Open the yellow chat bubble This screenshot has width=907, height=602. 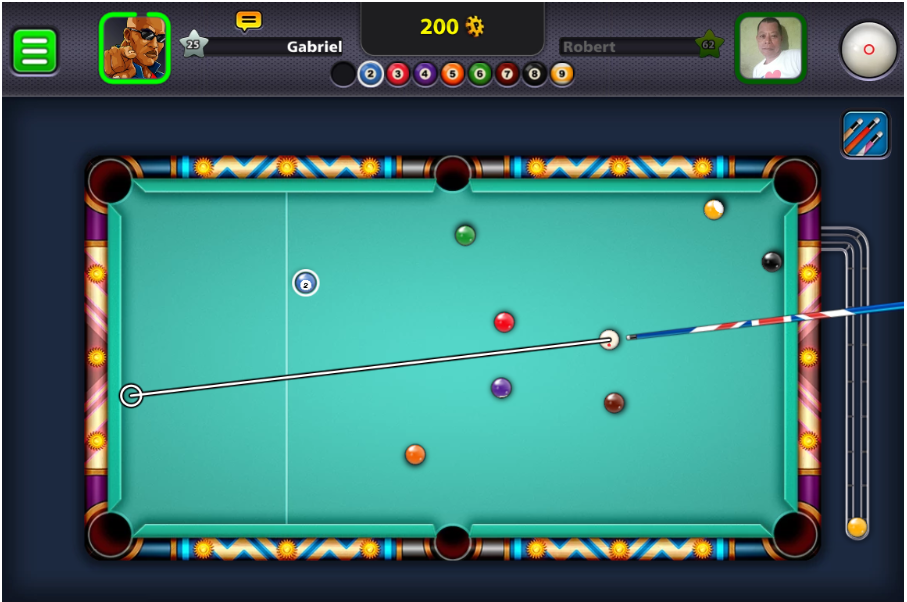click(x=248, y=20)
